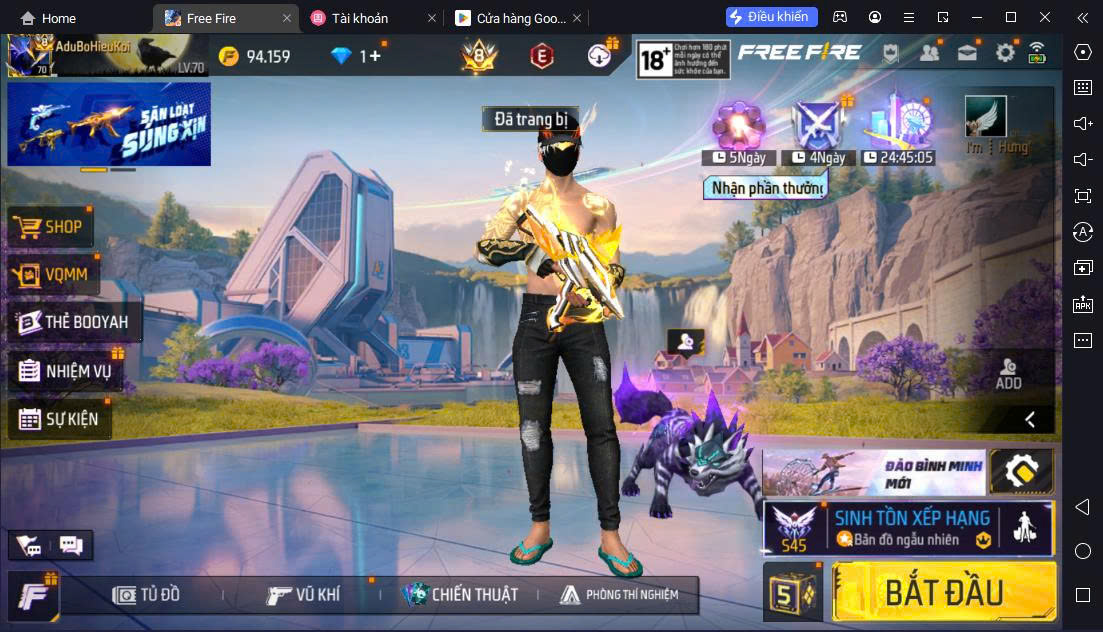Open the TỦ ĐỒ wardrobe
Image resolution: width=1103 pixels, height=632 pixels.
click(147, 595)
